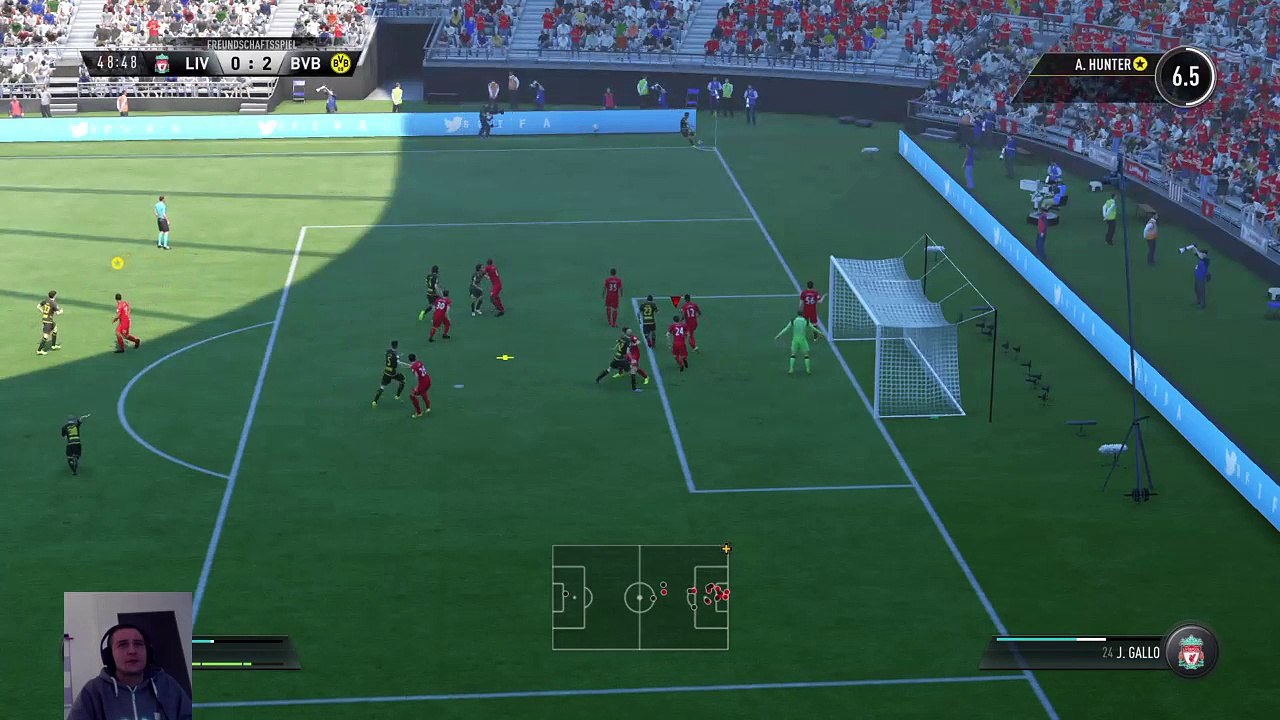1280x720 pixels.
Task: Open the streamer webcam overlay
Action: (128, 655)
